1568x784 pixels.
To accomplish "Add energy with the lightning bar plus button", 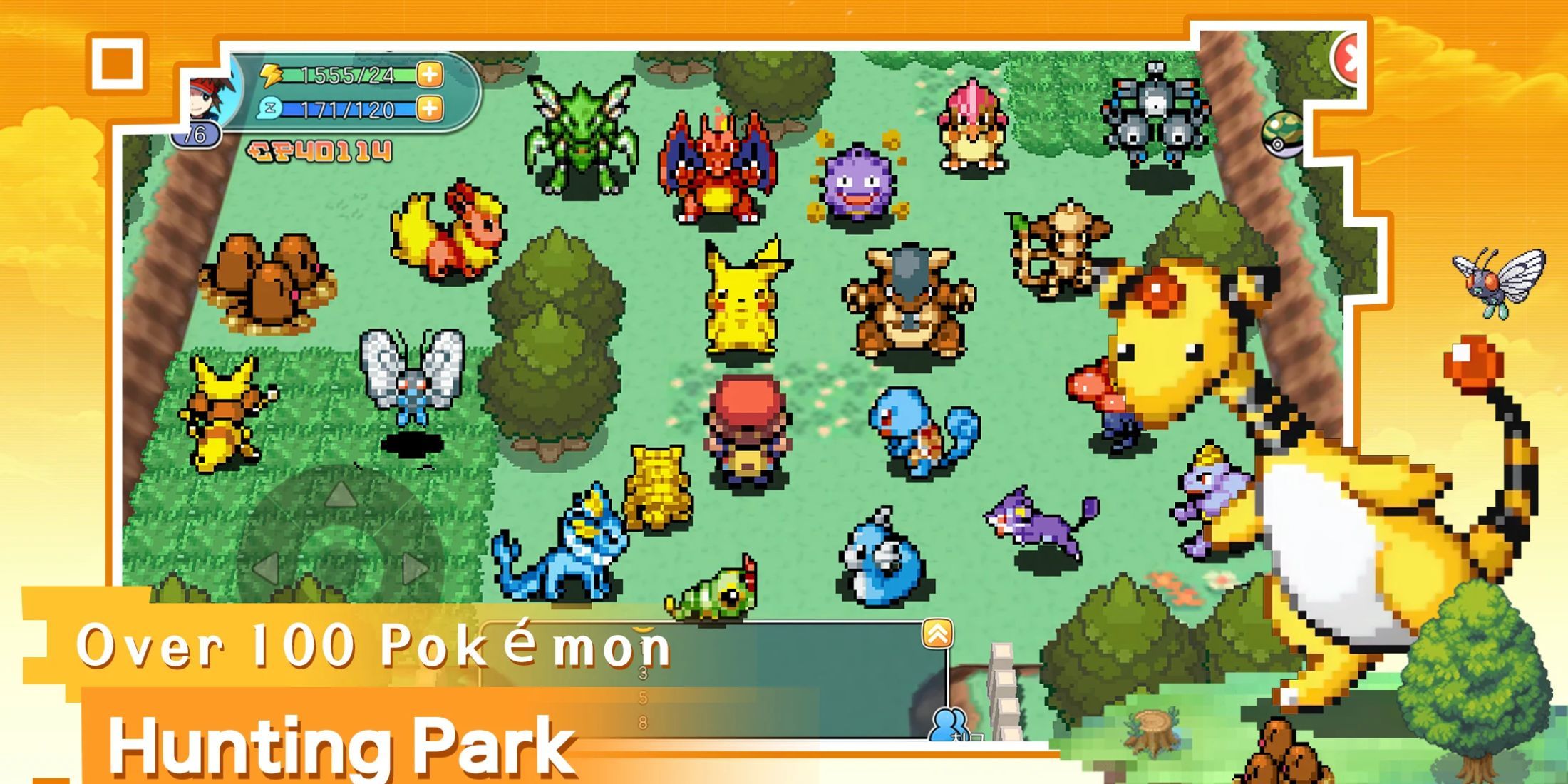I will point(430,74).
